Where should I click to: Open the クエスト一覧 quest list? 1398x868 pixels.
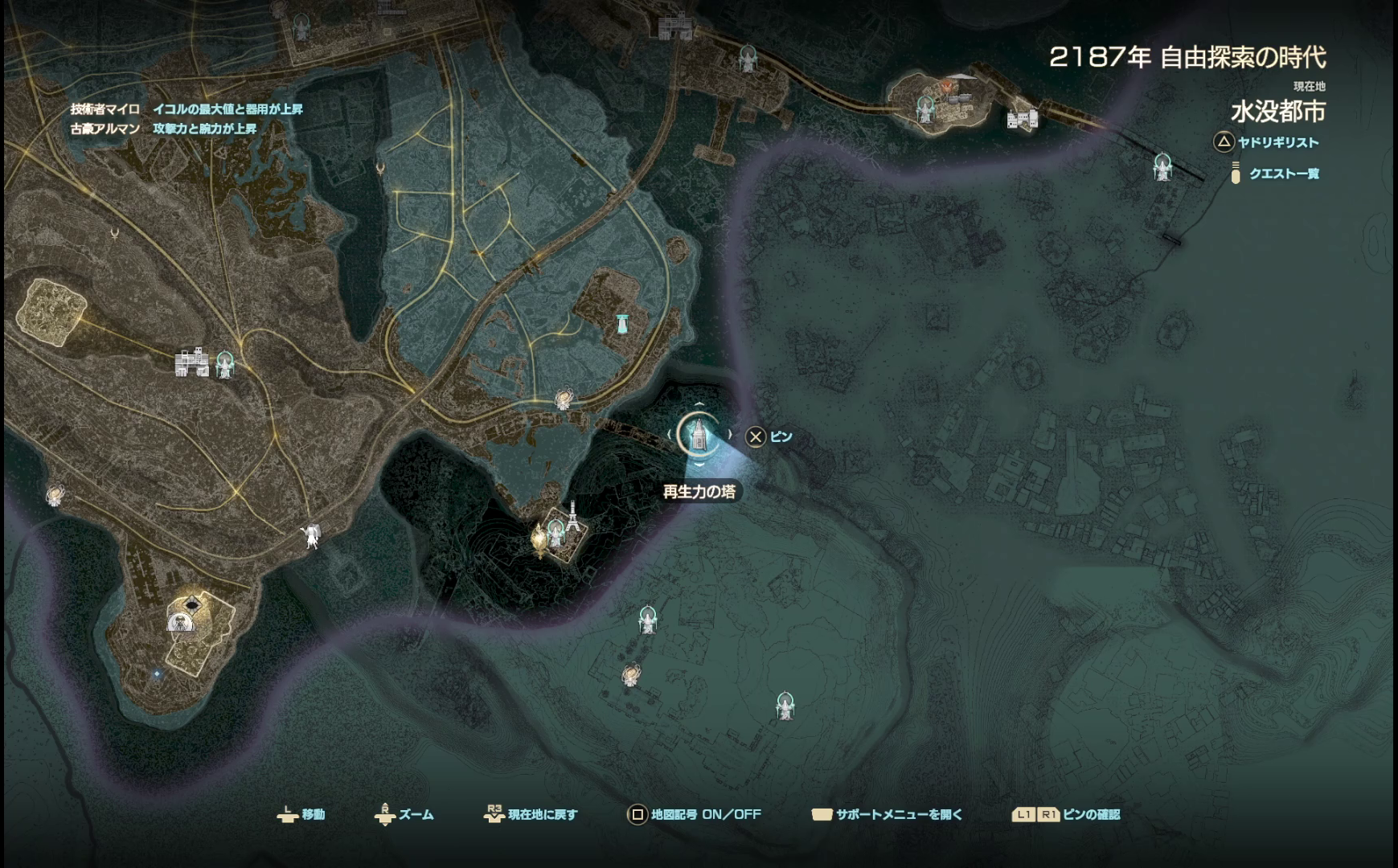pos(1283,174)
